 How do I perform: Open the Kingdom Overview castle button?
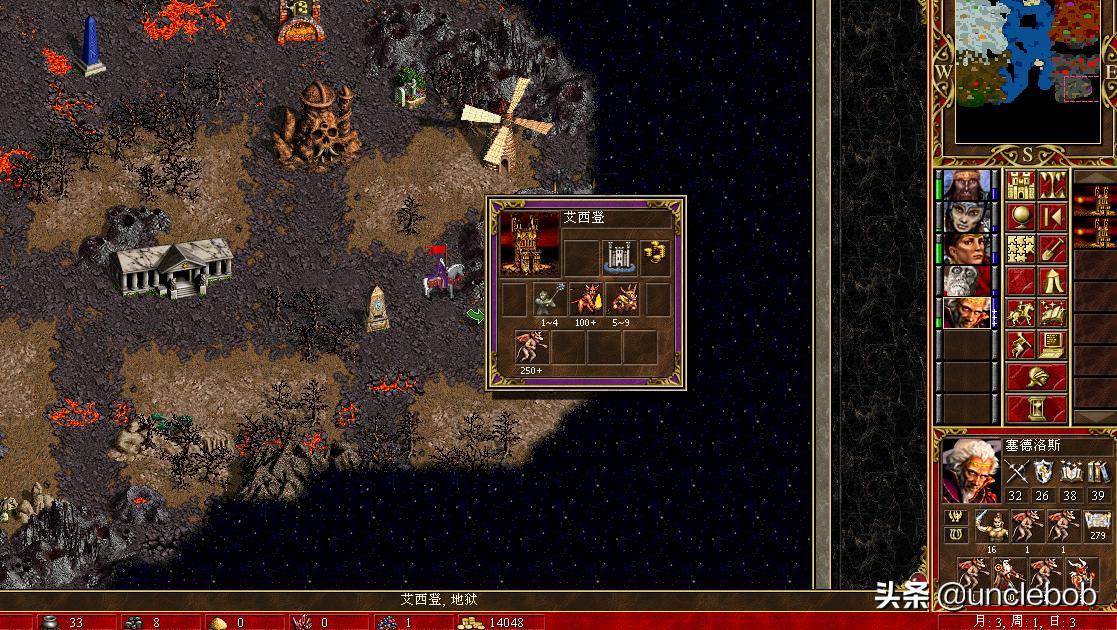[x=1021, y=185]
